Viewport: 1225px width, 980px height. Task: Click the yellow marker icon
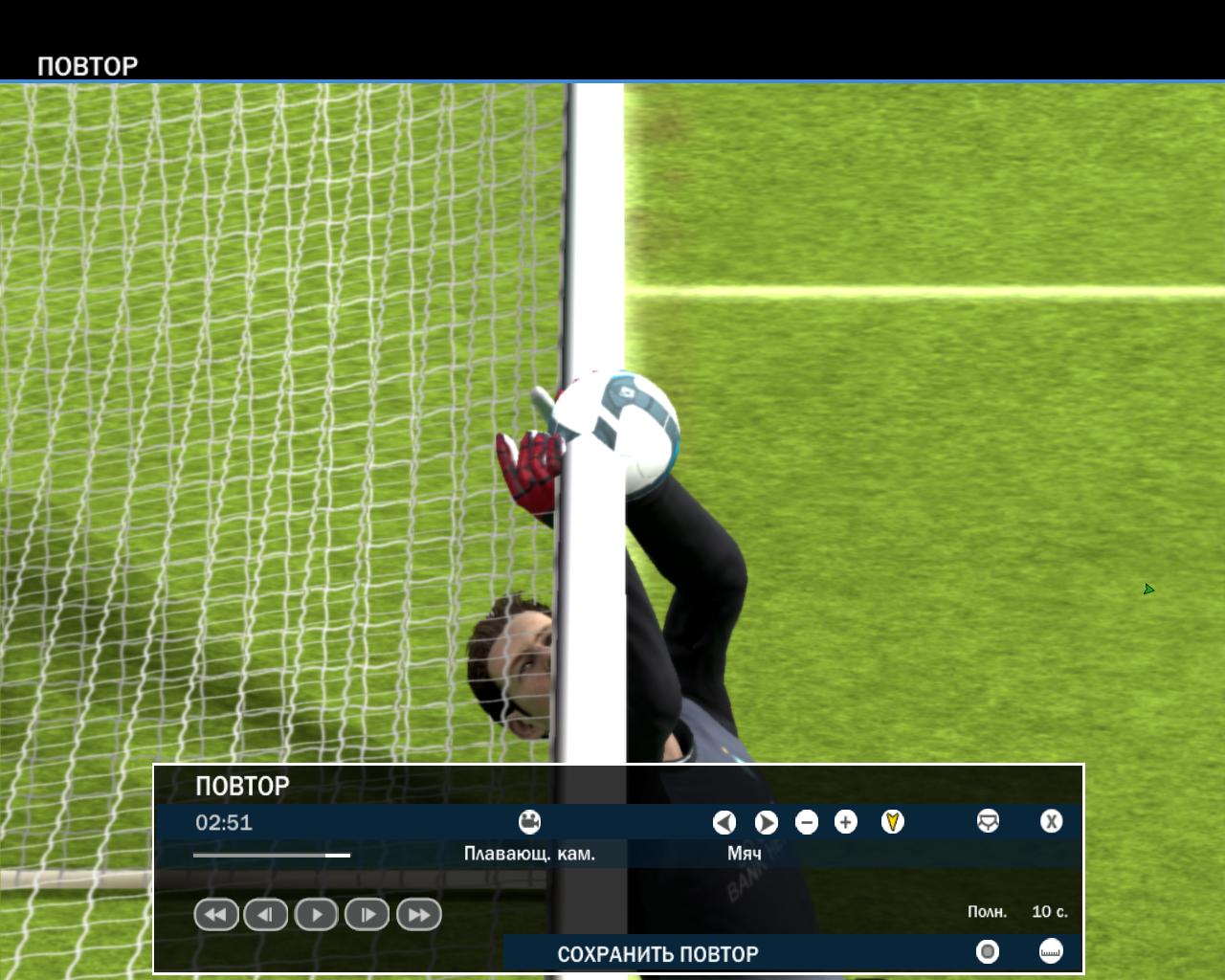click(892, 822)
